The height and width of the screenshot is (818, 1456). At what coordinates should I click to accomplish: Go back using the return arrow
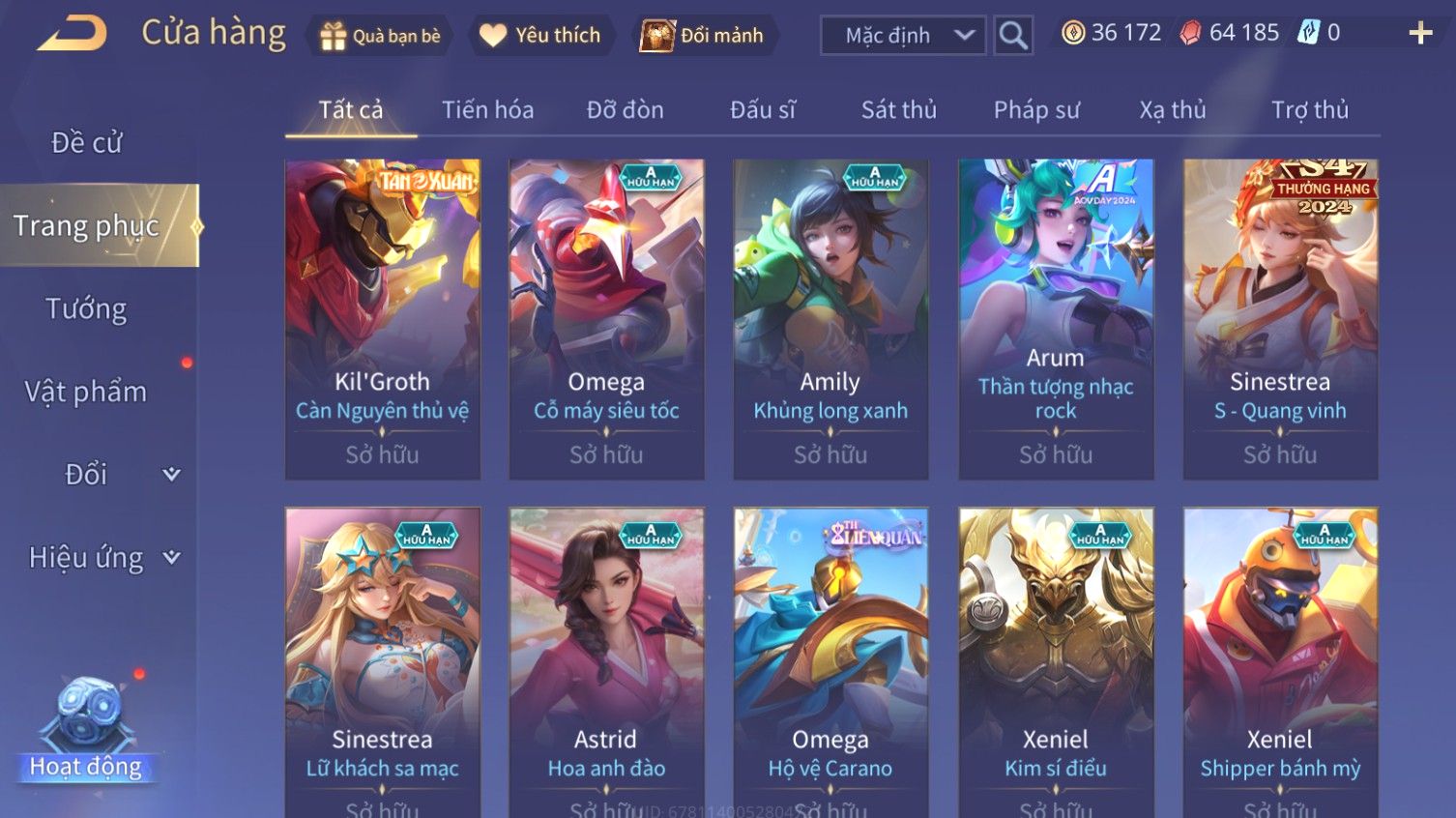pos(73,35)
